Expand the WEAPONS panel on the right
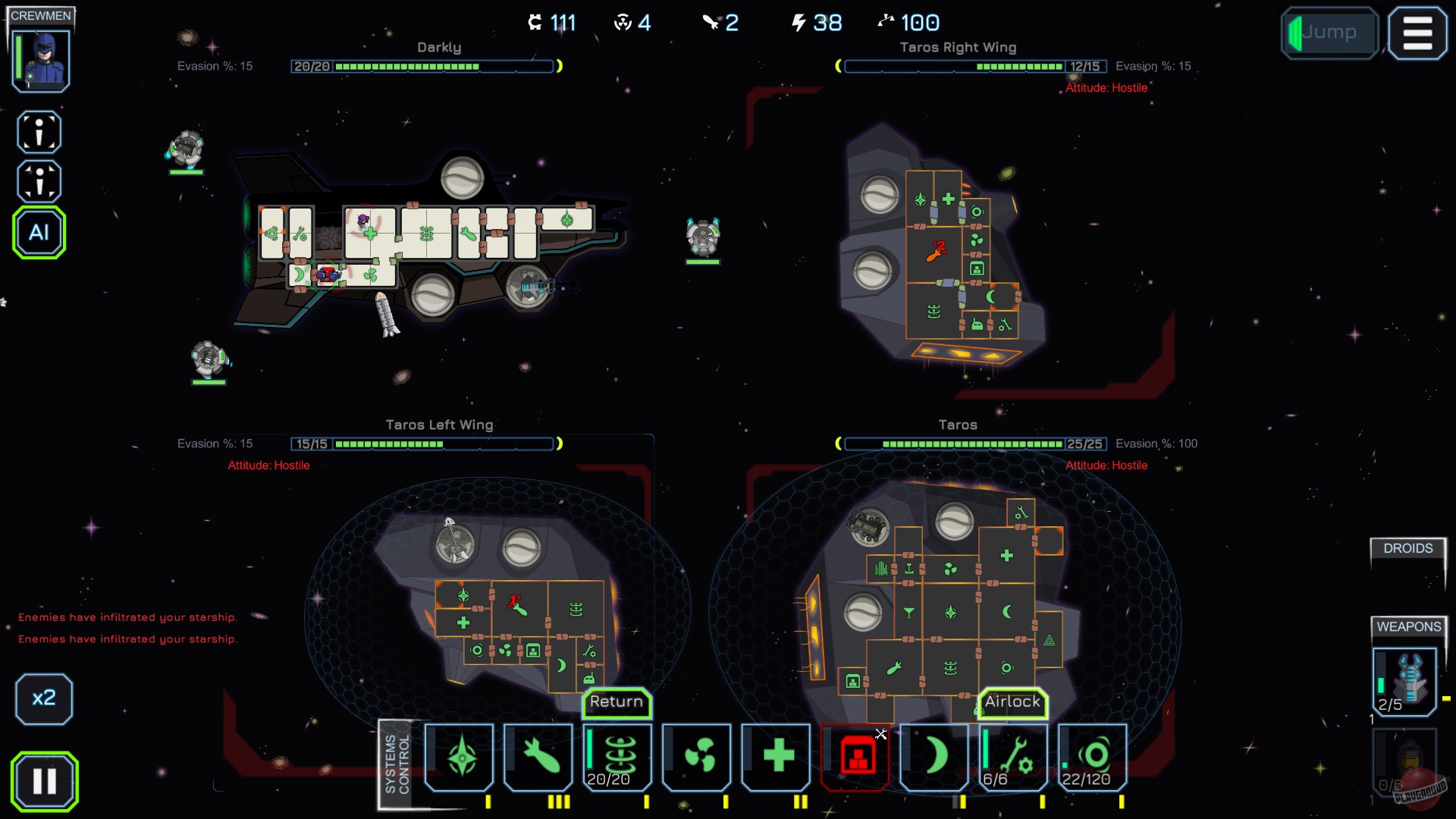The height and width of the screenshot is (819, 1456). click(x=1407, y=627)
